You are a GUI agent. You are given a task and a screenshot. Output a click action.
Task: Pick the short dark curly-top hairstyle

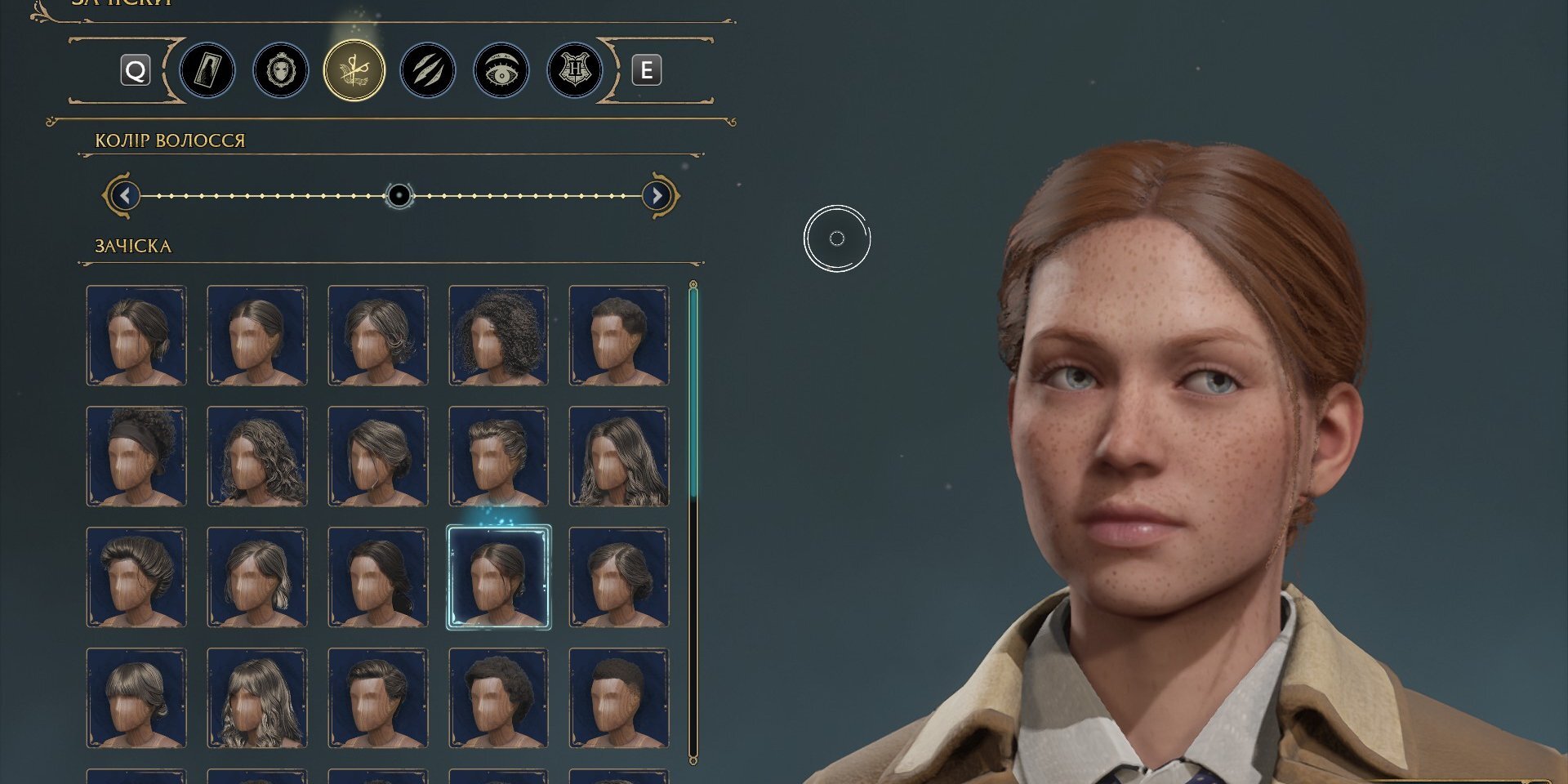[x=619, y=336]
